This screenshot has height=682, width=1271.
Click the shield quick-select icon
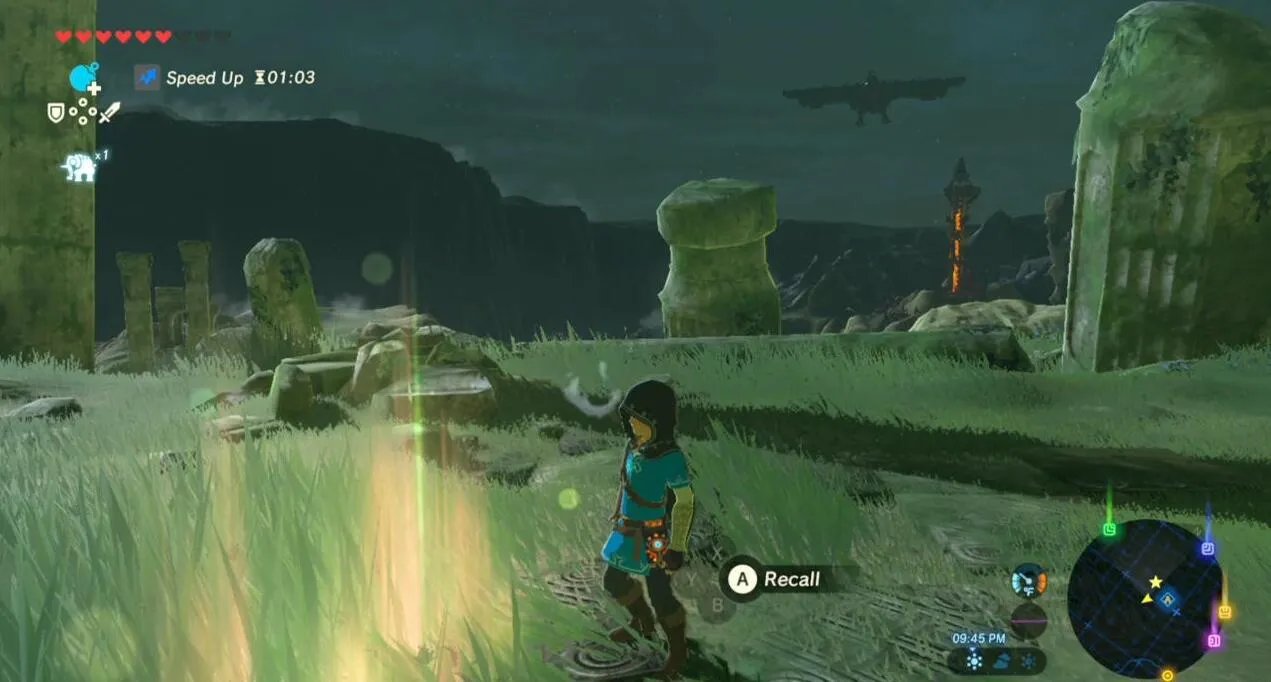click(56, 113)
